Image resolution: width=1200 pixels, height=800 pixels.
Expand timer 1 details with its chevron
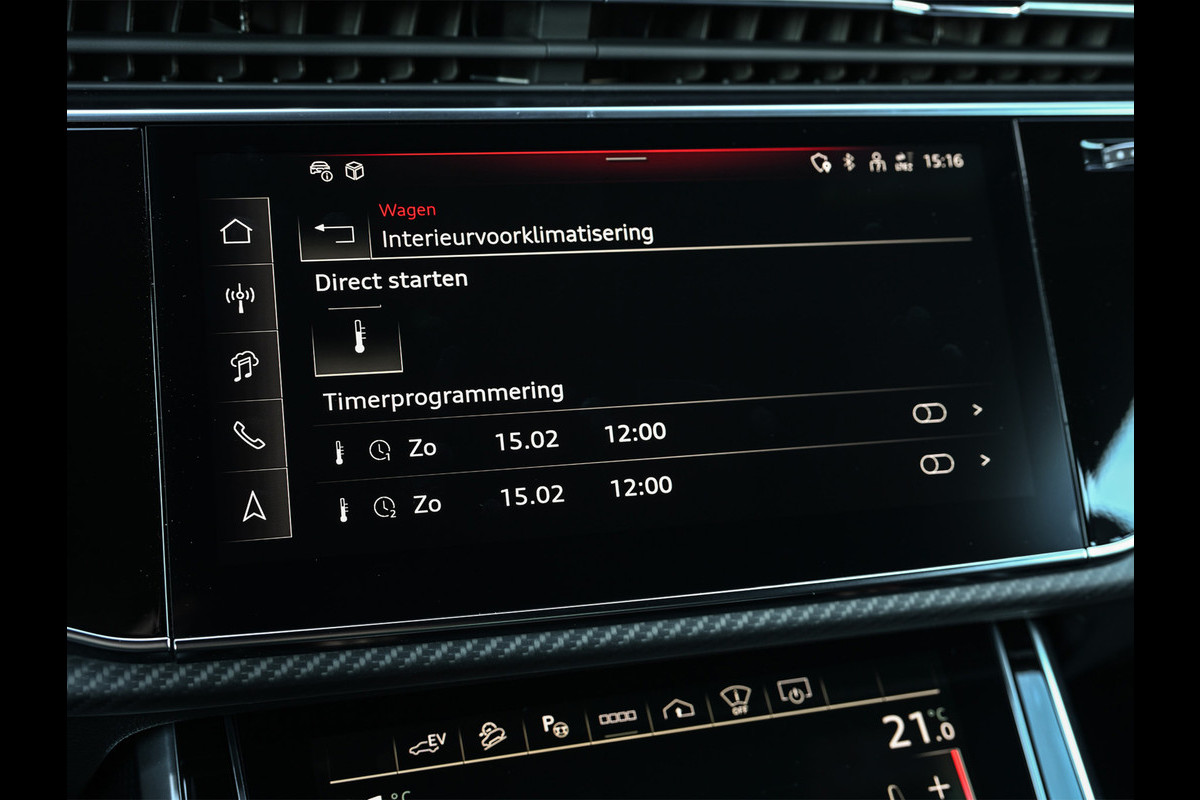coord(978,410)
